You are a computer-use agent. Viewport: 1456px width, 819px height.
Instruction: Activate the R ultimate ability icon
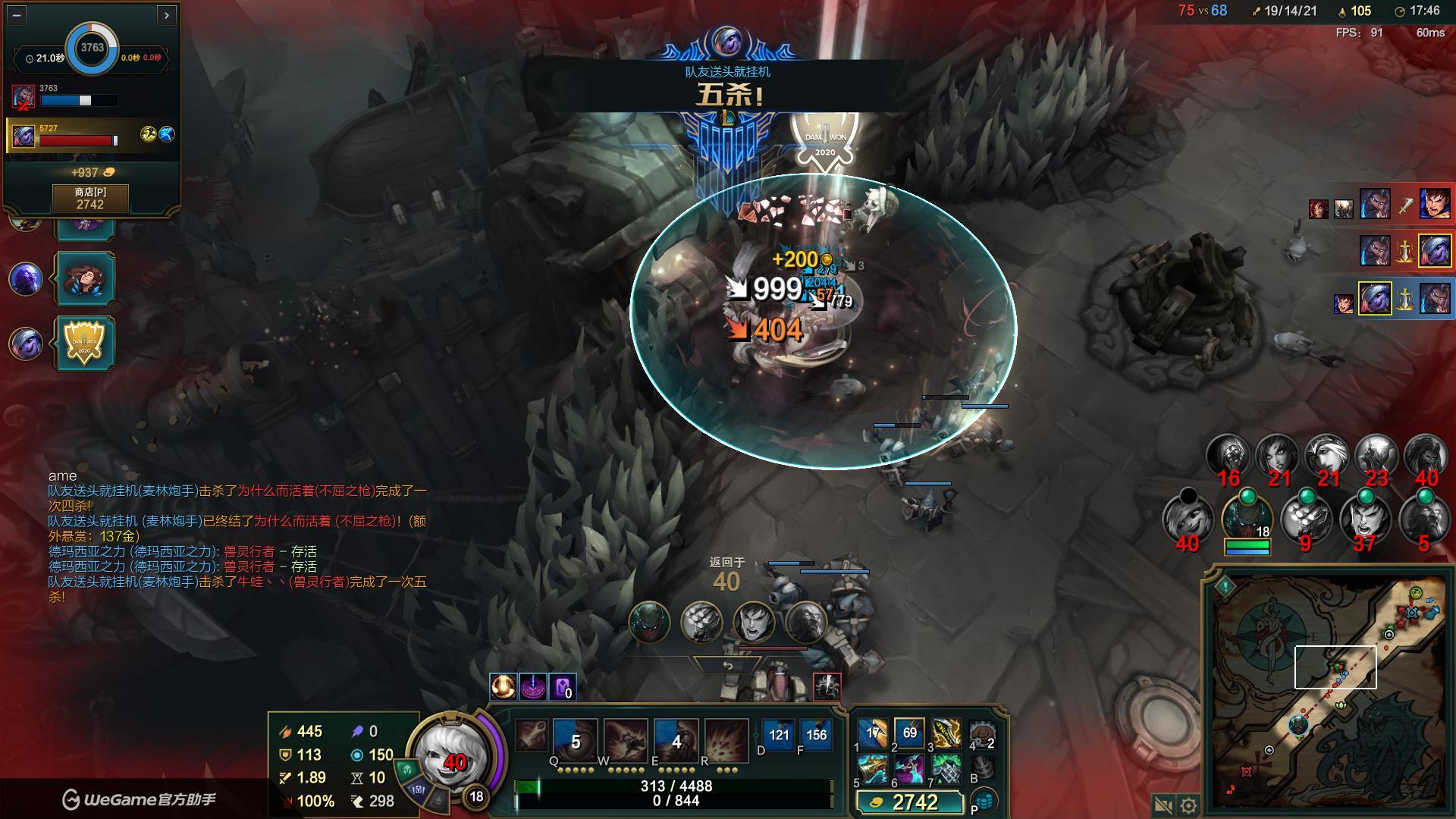(x=726, y=739)
